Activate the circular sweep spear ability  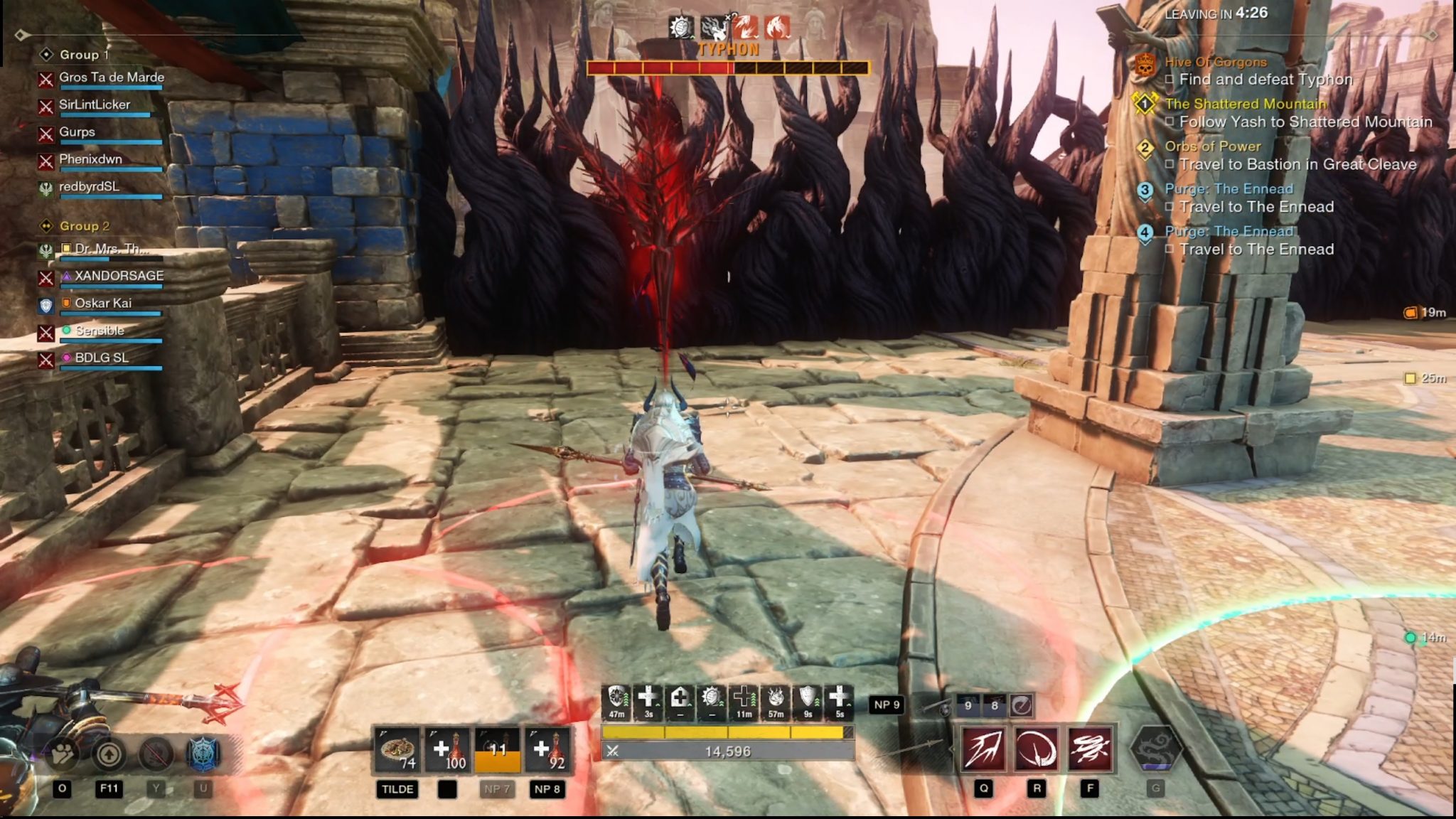[1037, 749]
